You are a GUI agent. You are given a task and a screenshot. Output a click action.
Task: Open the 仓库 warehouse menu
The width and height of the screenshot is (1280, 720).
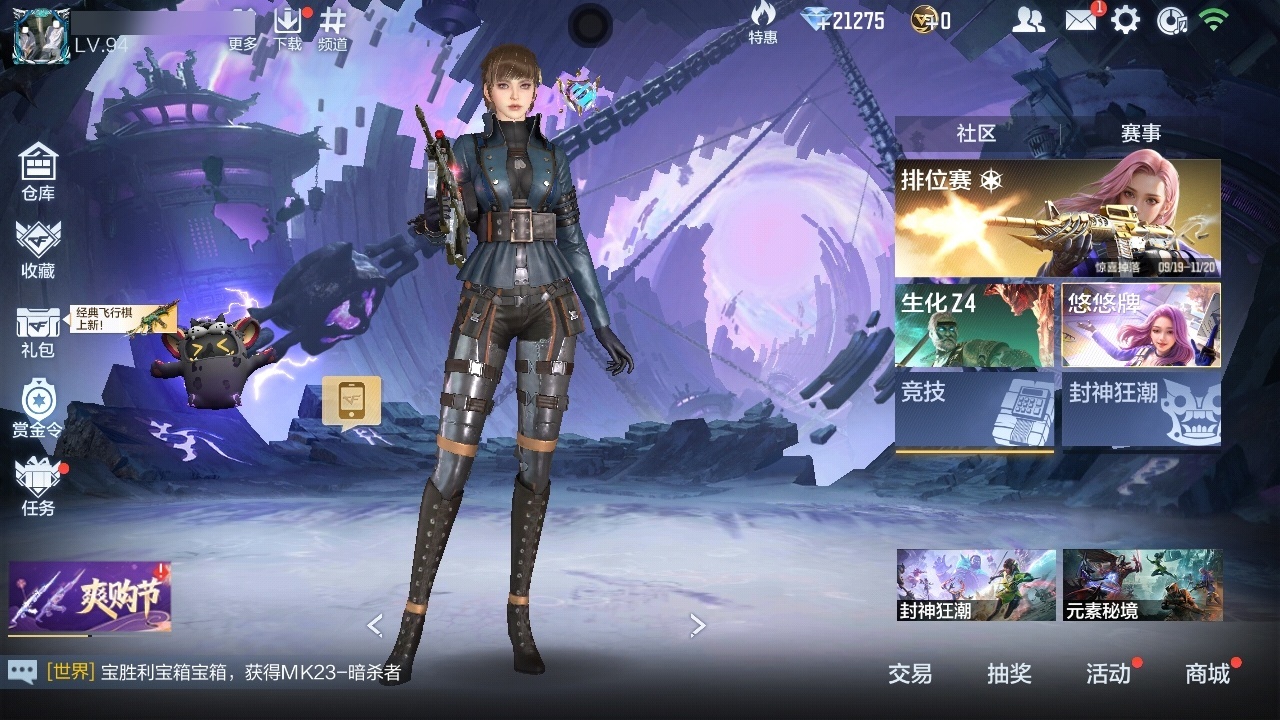[38, 172]
